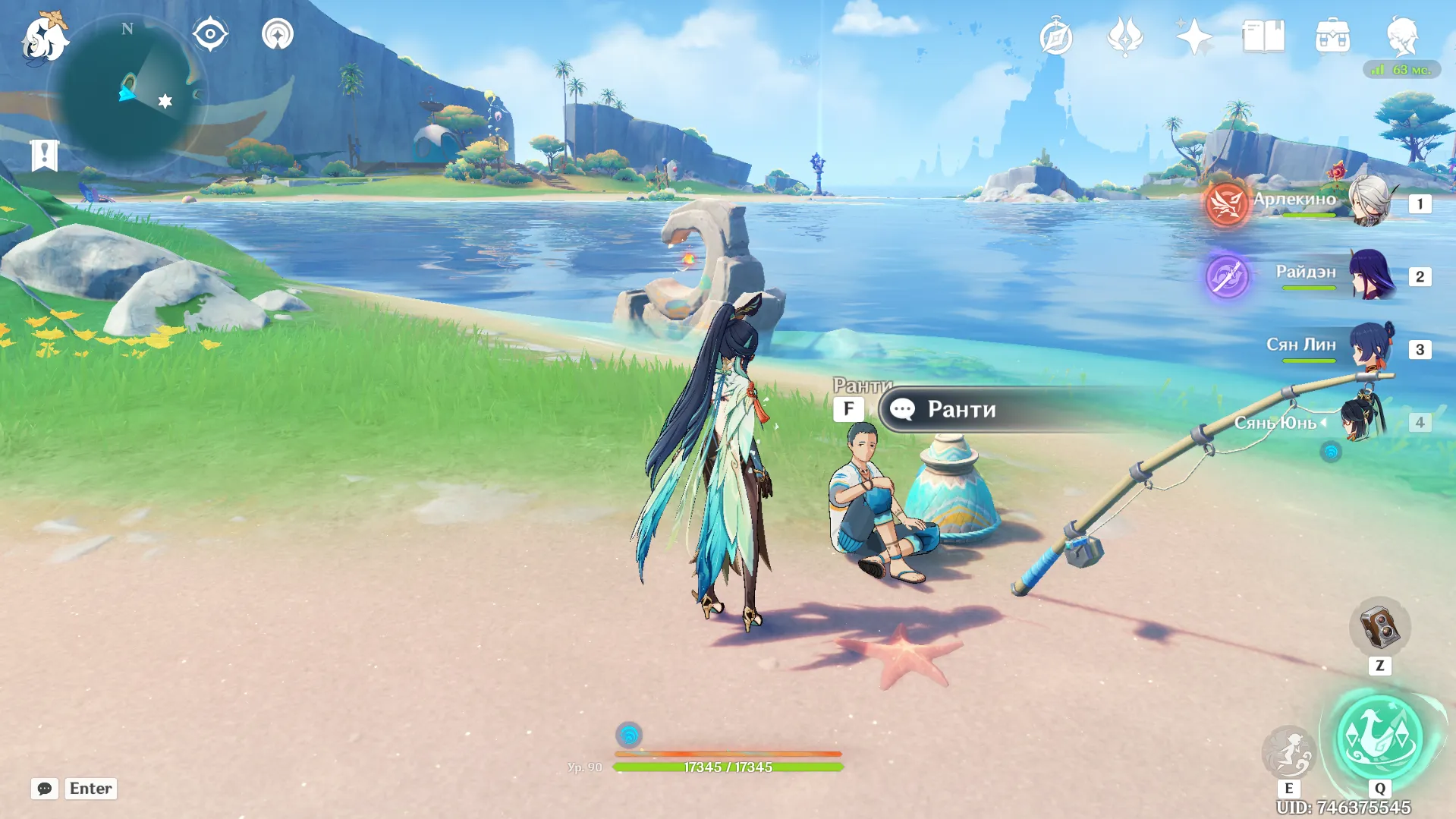Screen dimensions: 1456x819
Task: Activate the elemental skill icon
Action: coord(1288,752)
